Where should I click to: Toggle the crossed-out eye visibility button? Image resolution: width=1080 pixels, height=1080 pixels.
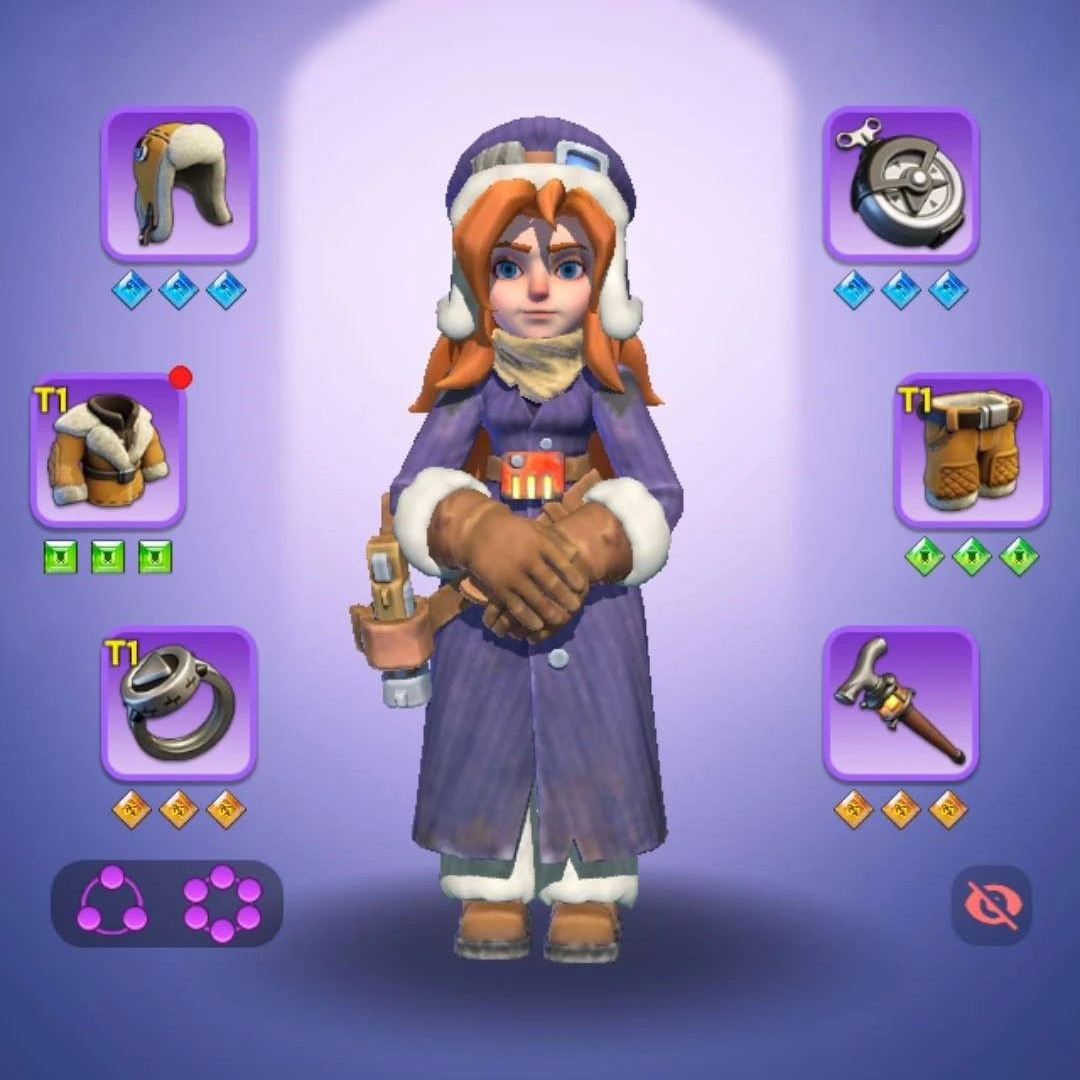point(990,904)
